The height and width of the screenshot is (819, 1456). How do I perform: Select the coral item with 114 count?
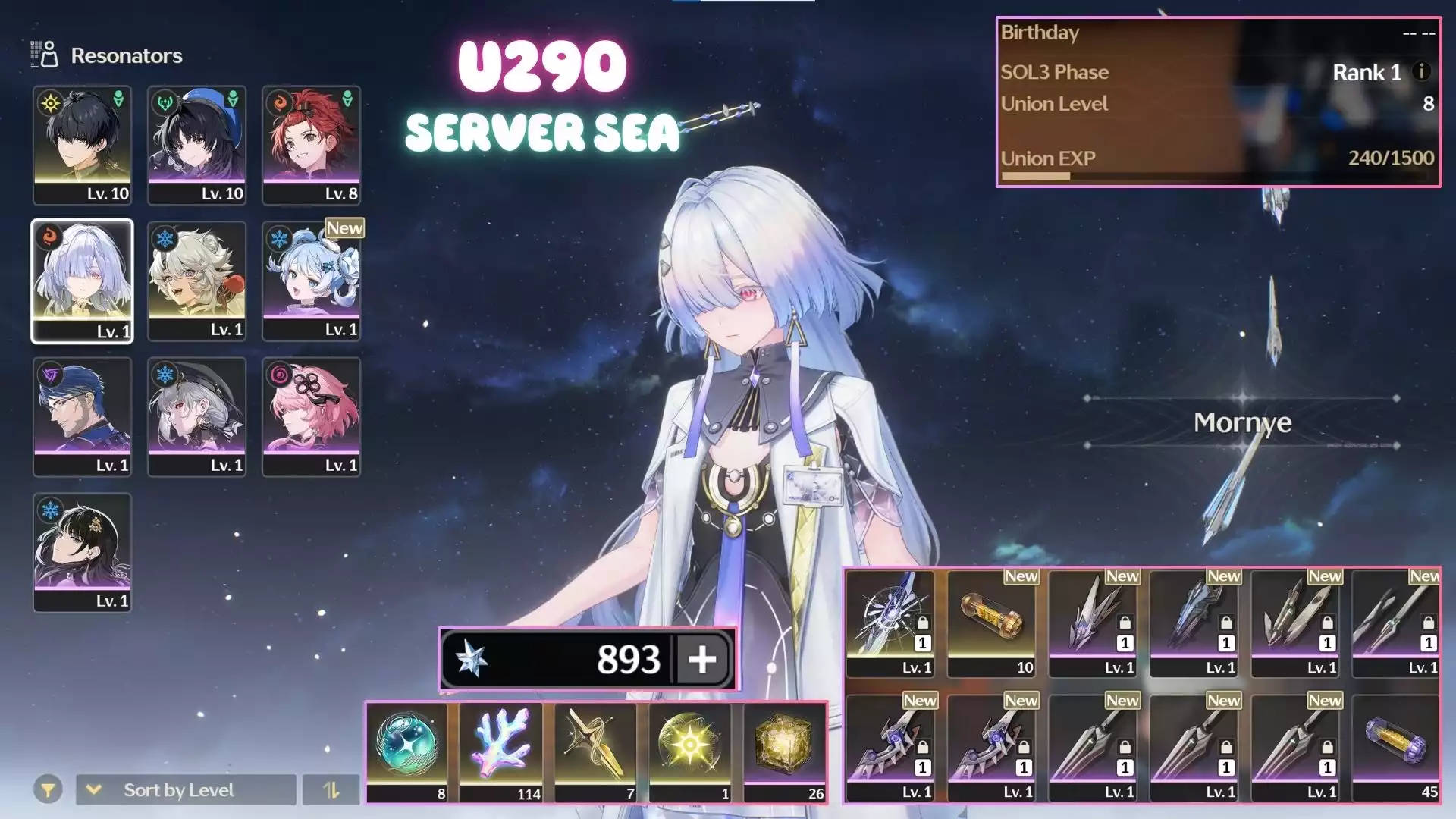500,752
